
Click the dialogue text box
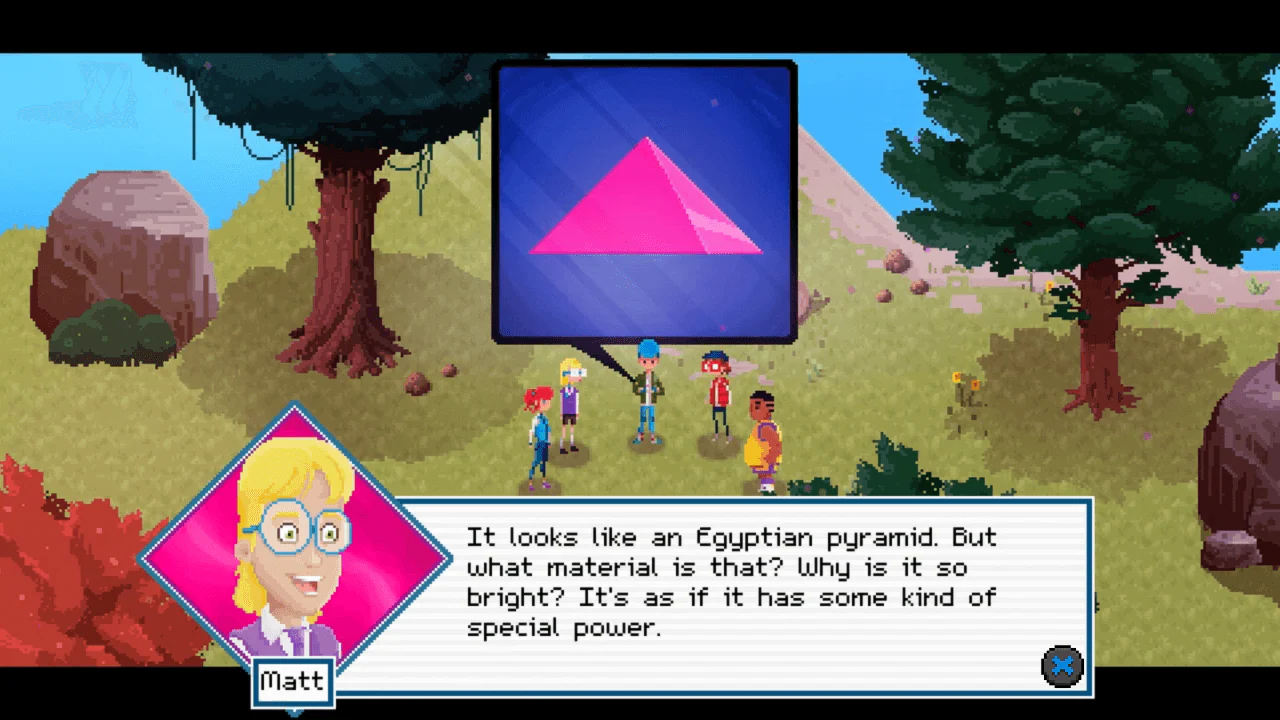[x=730, y=590]
